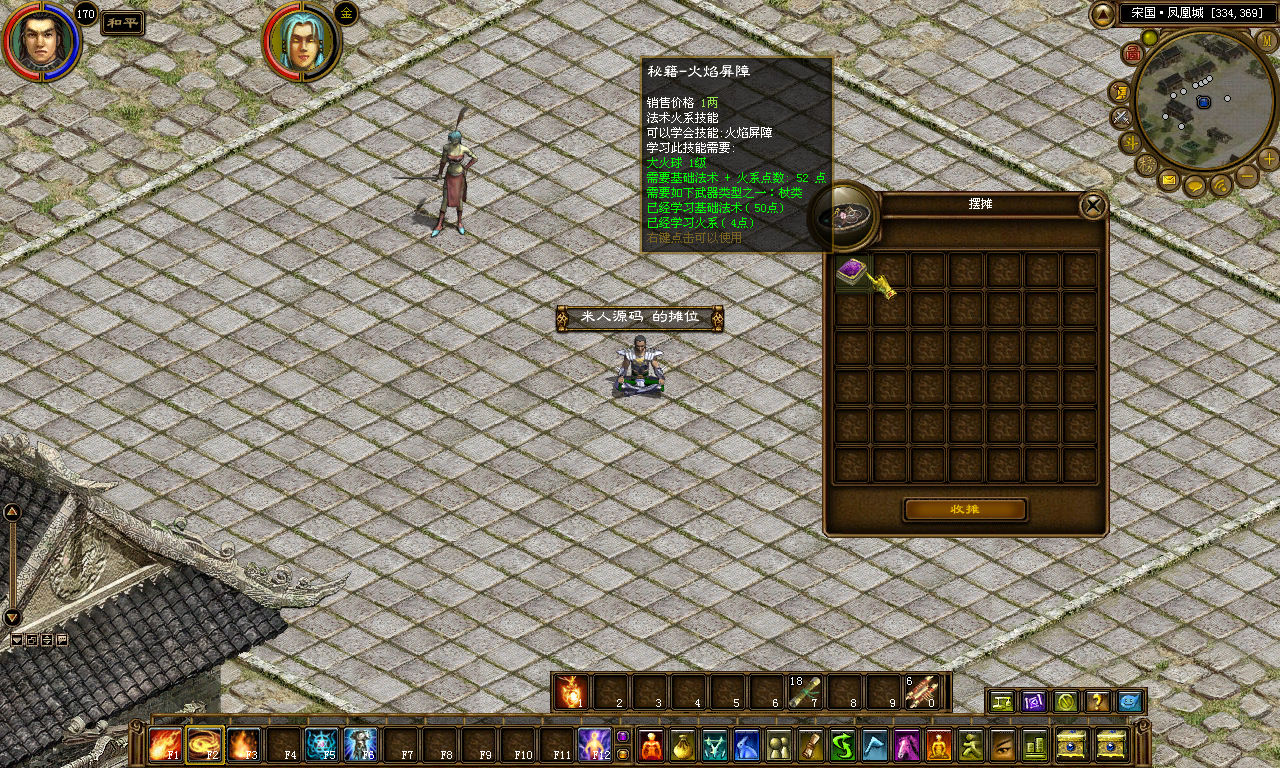Close the 摆摊 stall window

[x=1094, y=206]
